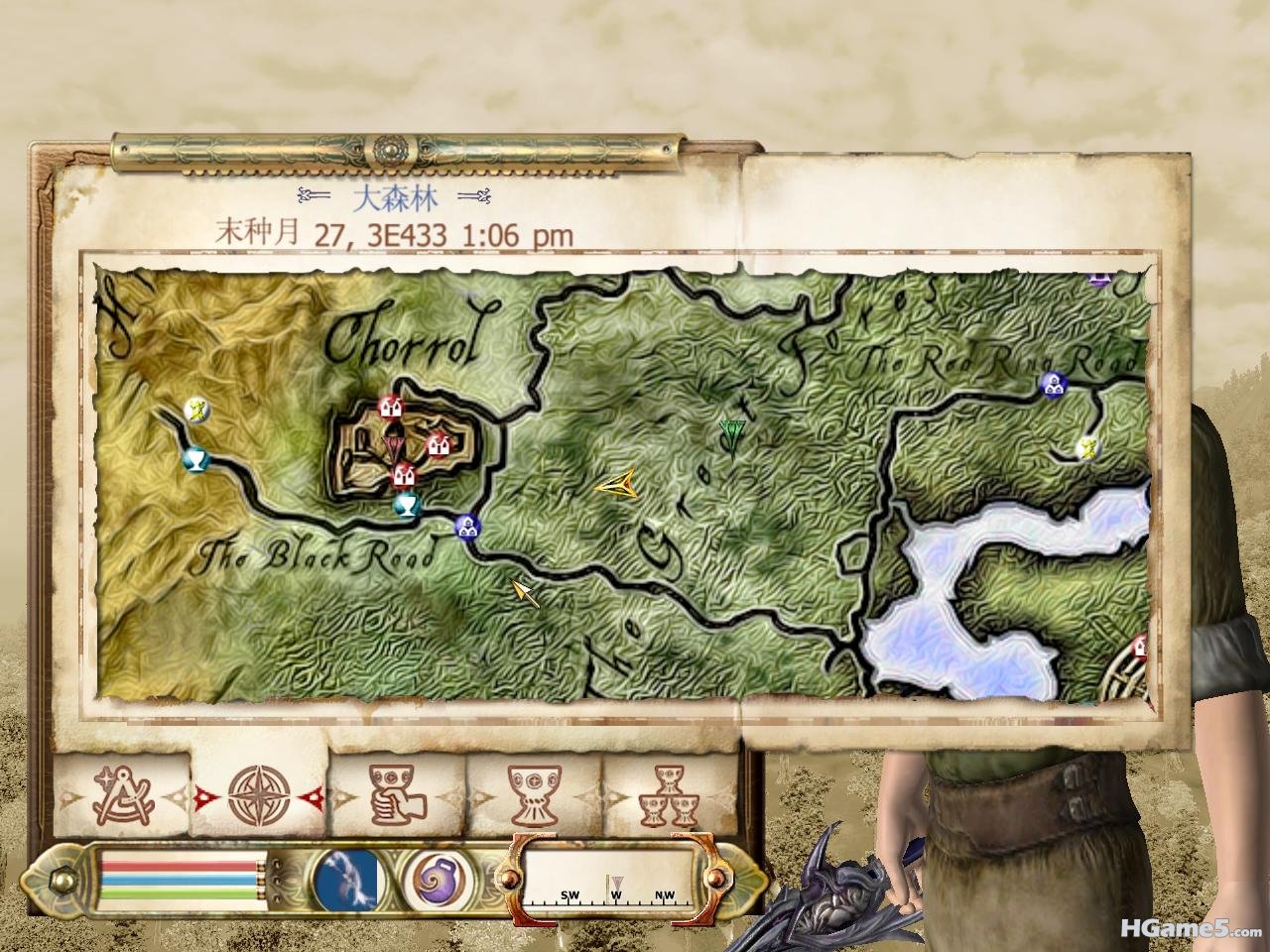This screenshot has width=1270, height=952.
Task: Show the current quests goblet tab
Action: click(535, 793)
